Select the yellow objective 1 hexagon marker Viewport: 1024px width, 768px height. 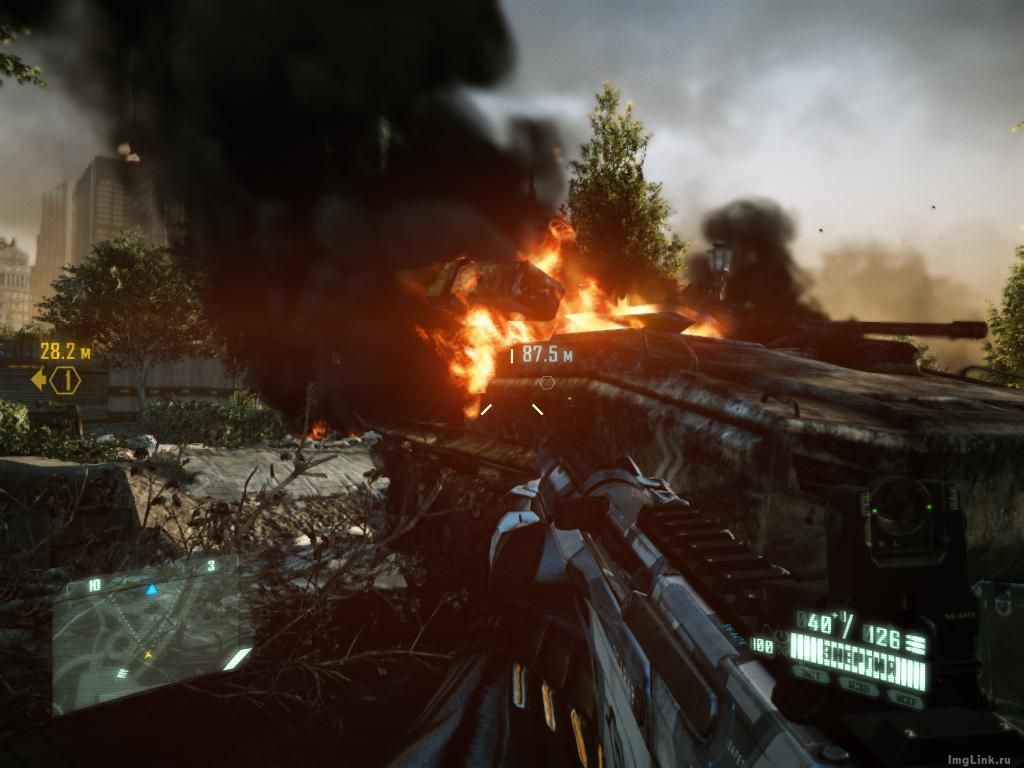pos(66,380)
